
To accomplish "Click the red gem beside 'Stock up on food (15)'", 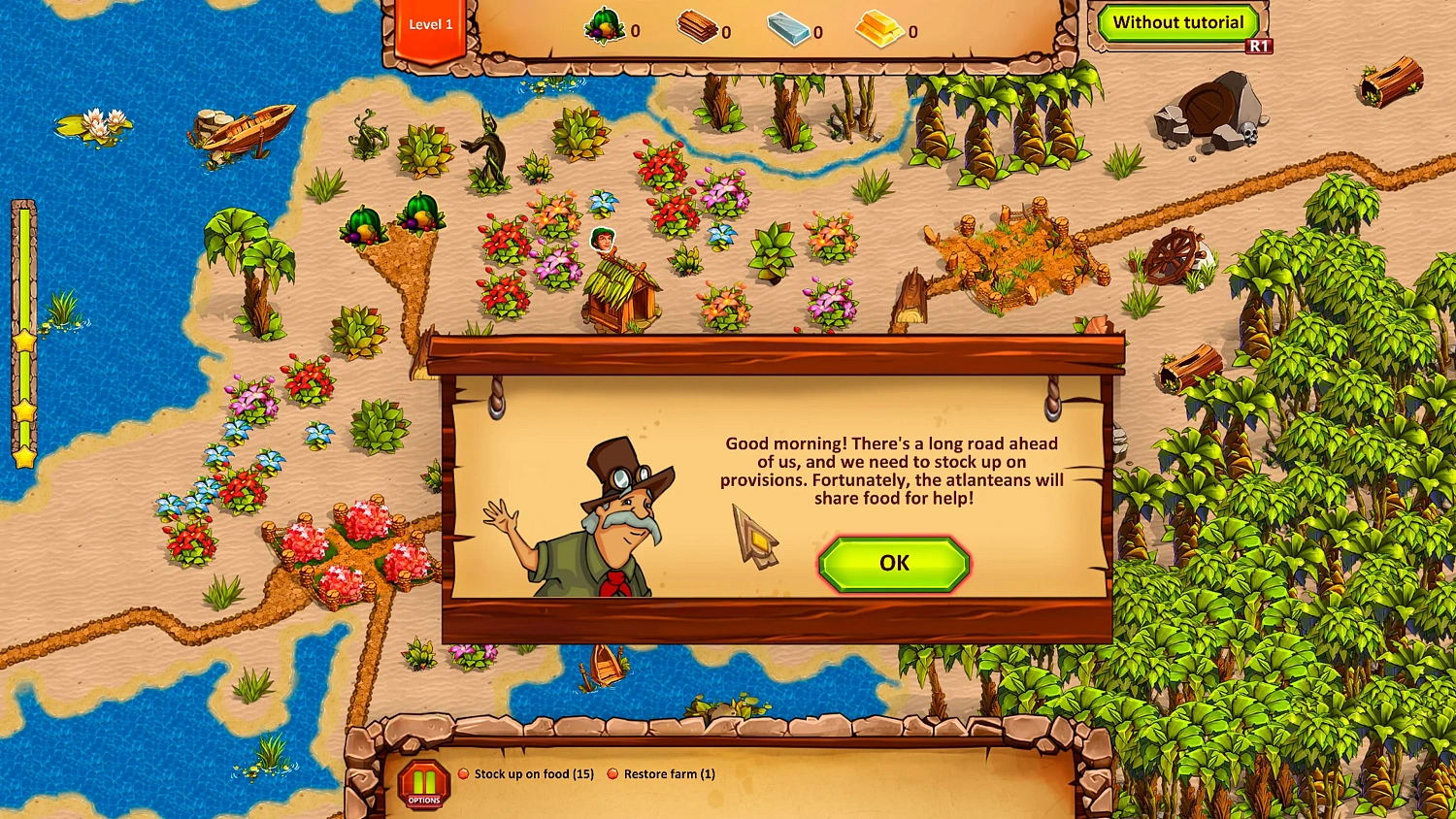I will (461, 773).
